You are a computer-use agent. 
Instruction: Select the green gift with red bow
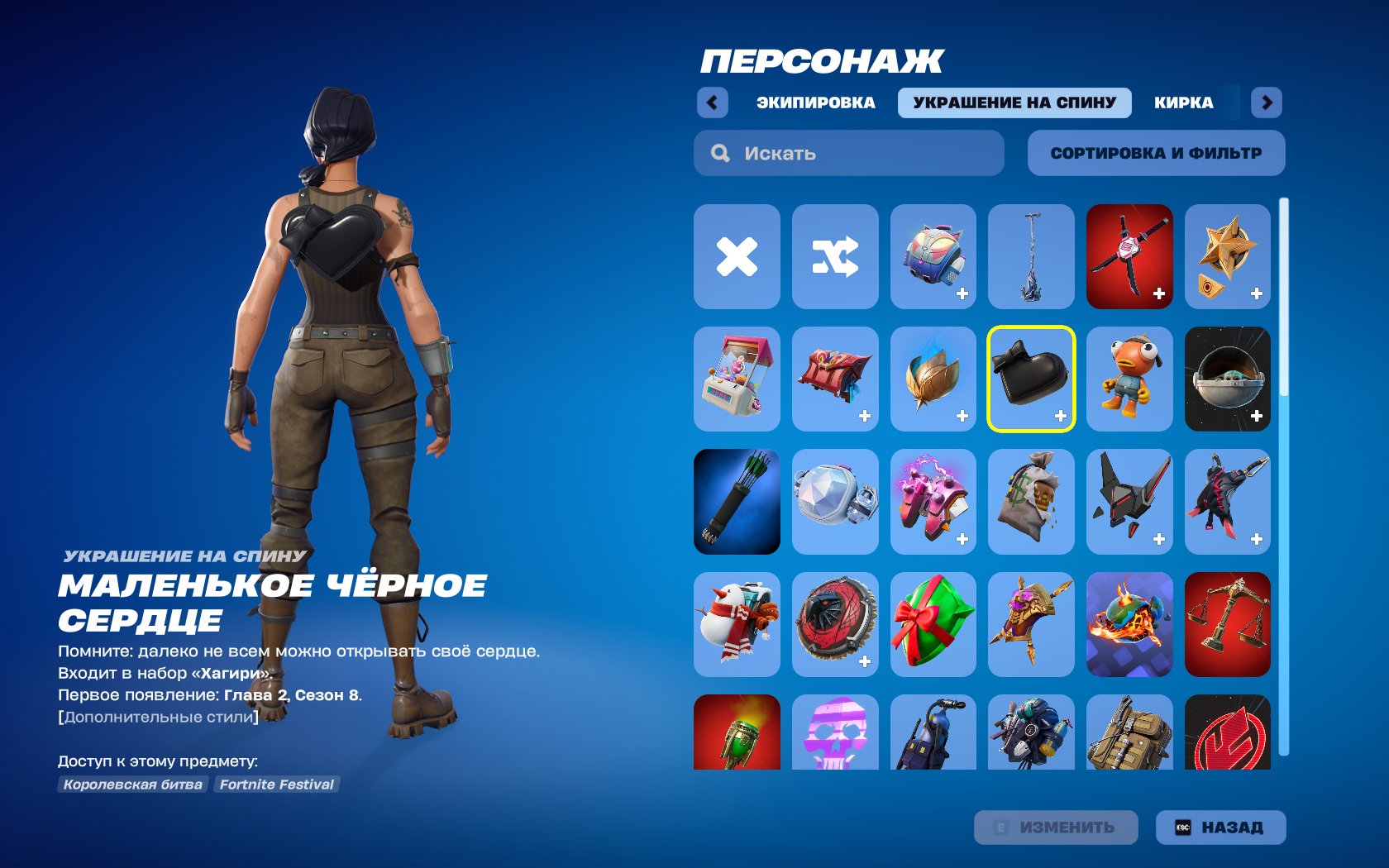pos(933,625)
